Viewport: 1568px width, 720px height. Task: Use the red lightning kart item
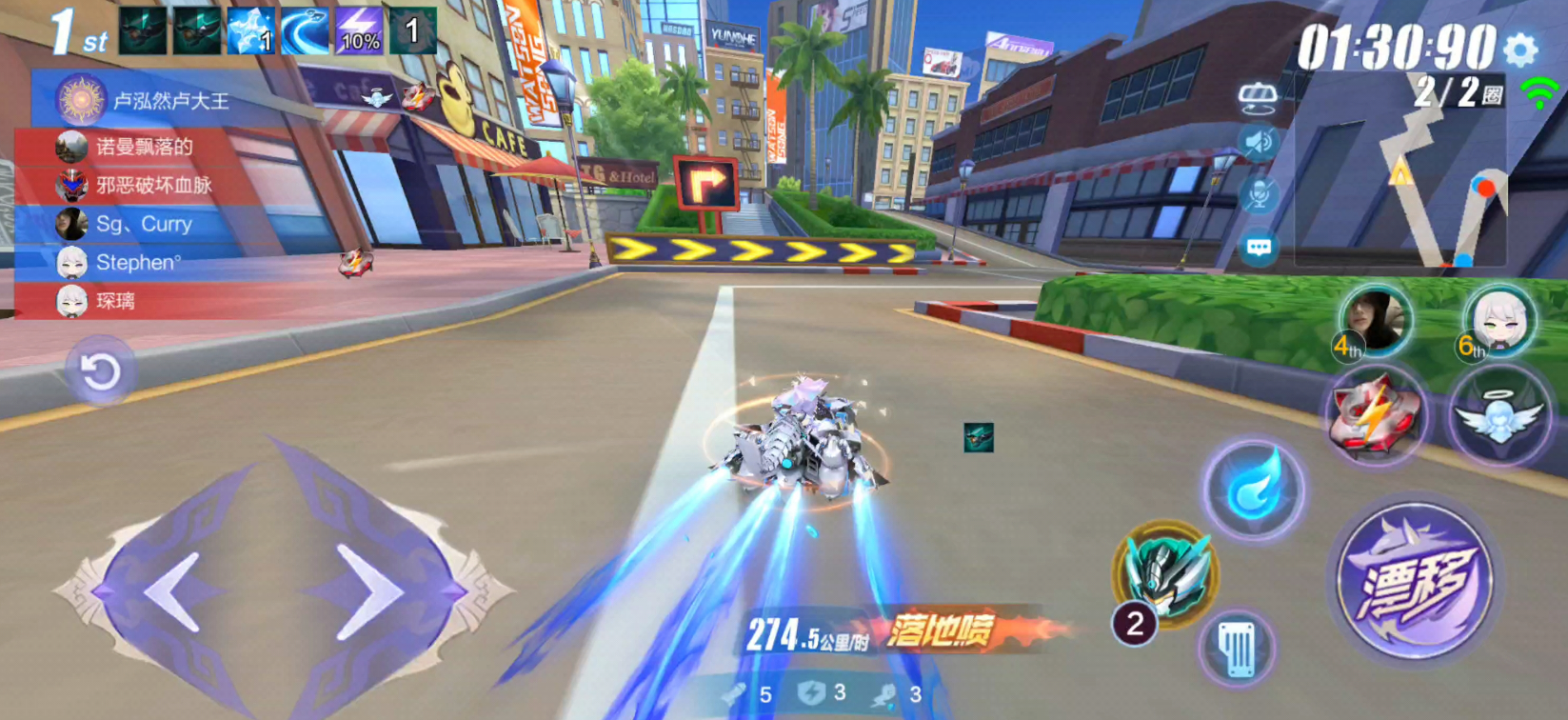point(1375,415)
